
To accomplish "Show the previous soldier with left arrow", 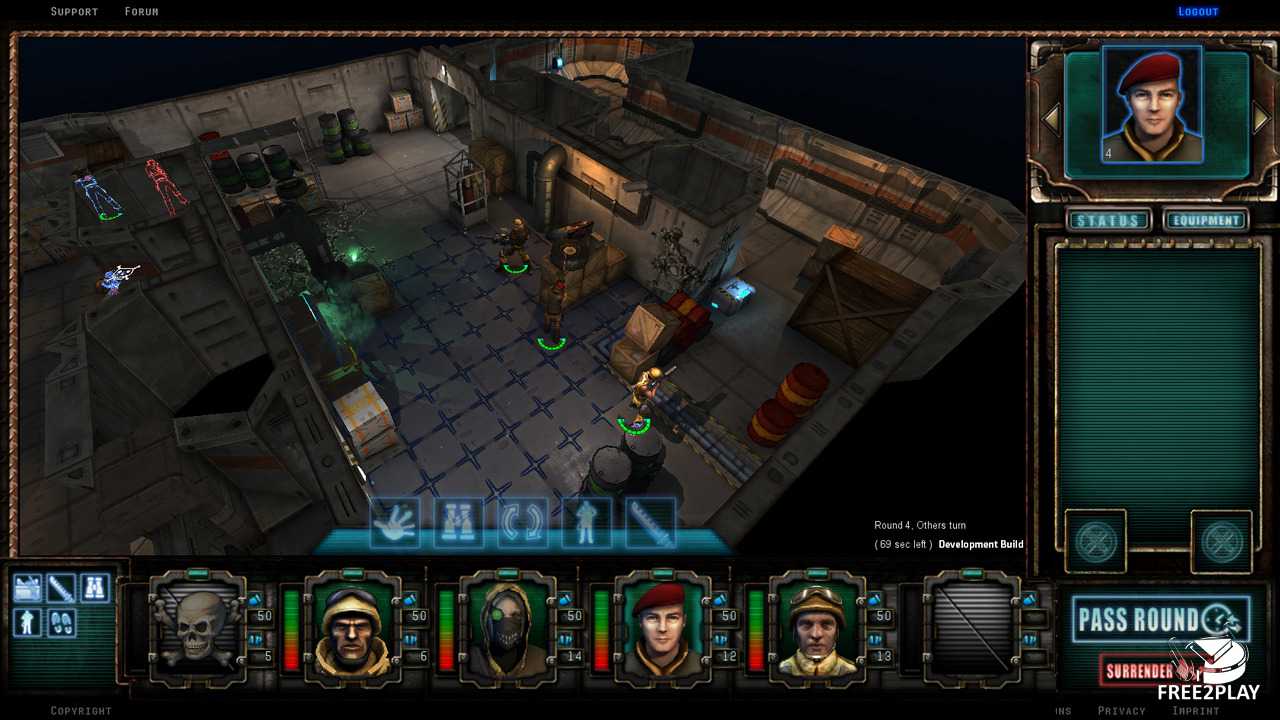I will 1050,118.
